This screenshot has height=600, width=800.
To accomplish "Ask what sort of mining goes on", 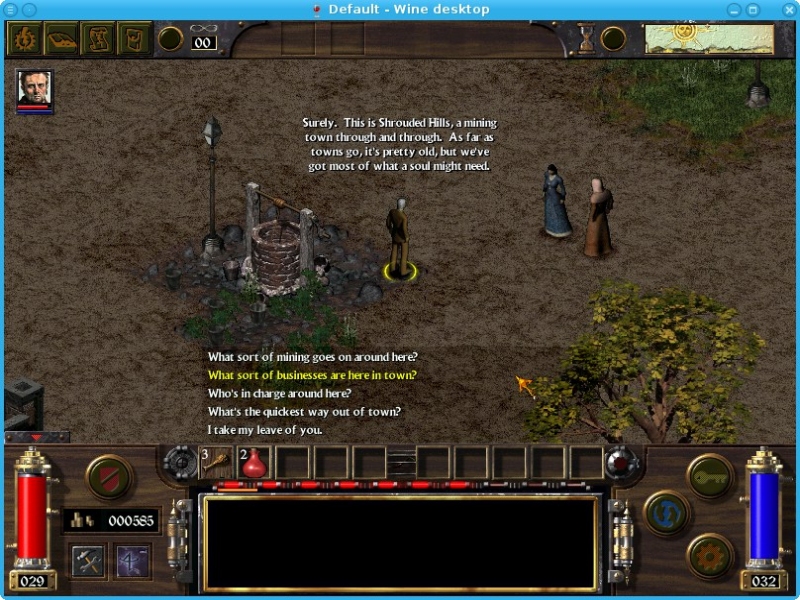I will pos(312,357).
